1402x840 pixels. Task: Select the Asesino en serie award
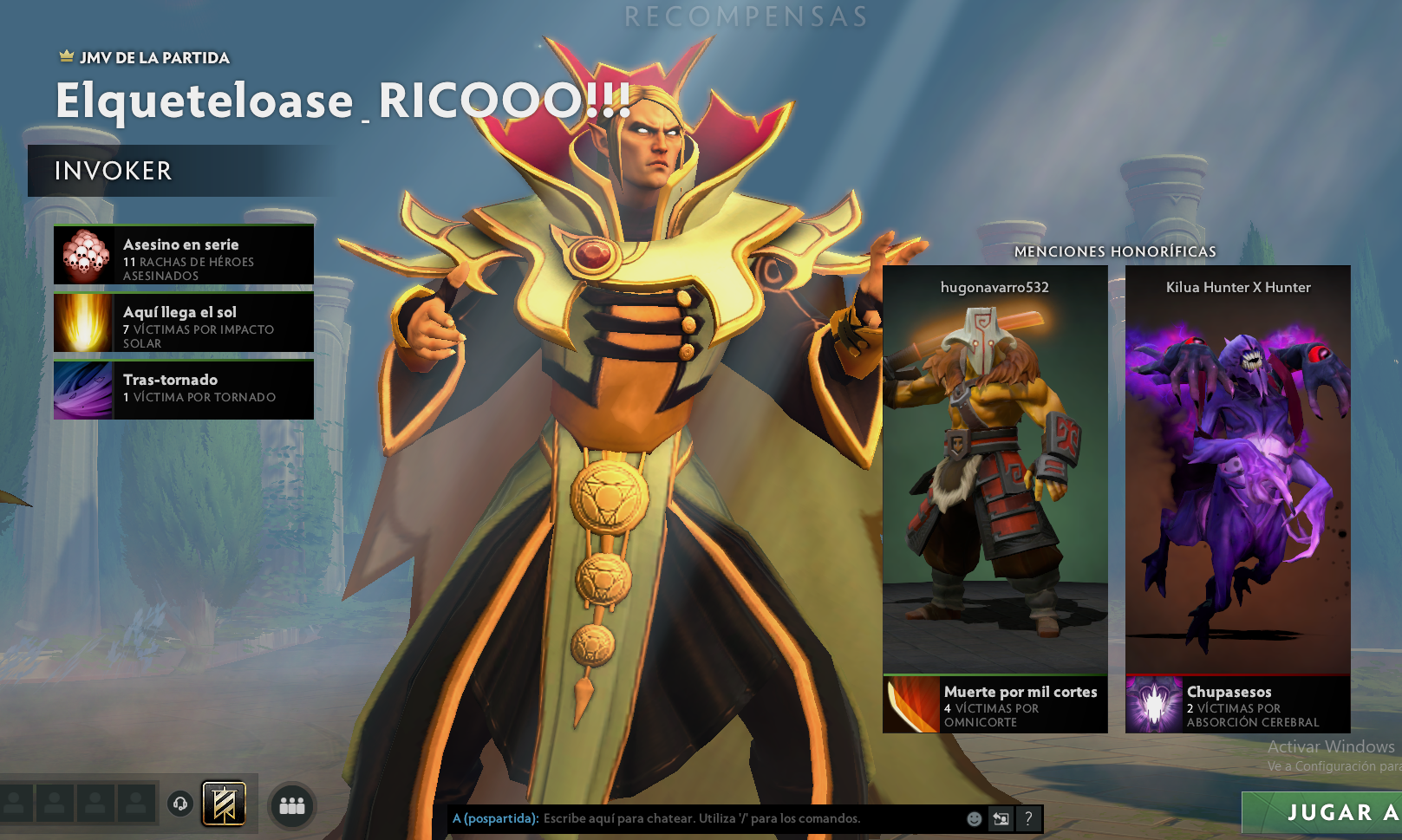tap(184, 255)
